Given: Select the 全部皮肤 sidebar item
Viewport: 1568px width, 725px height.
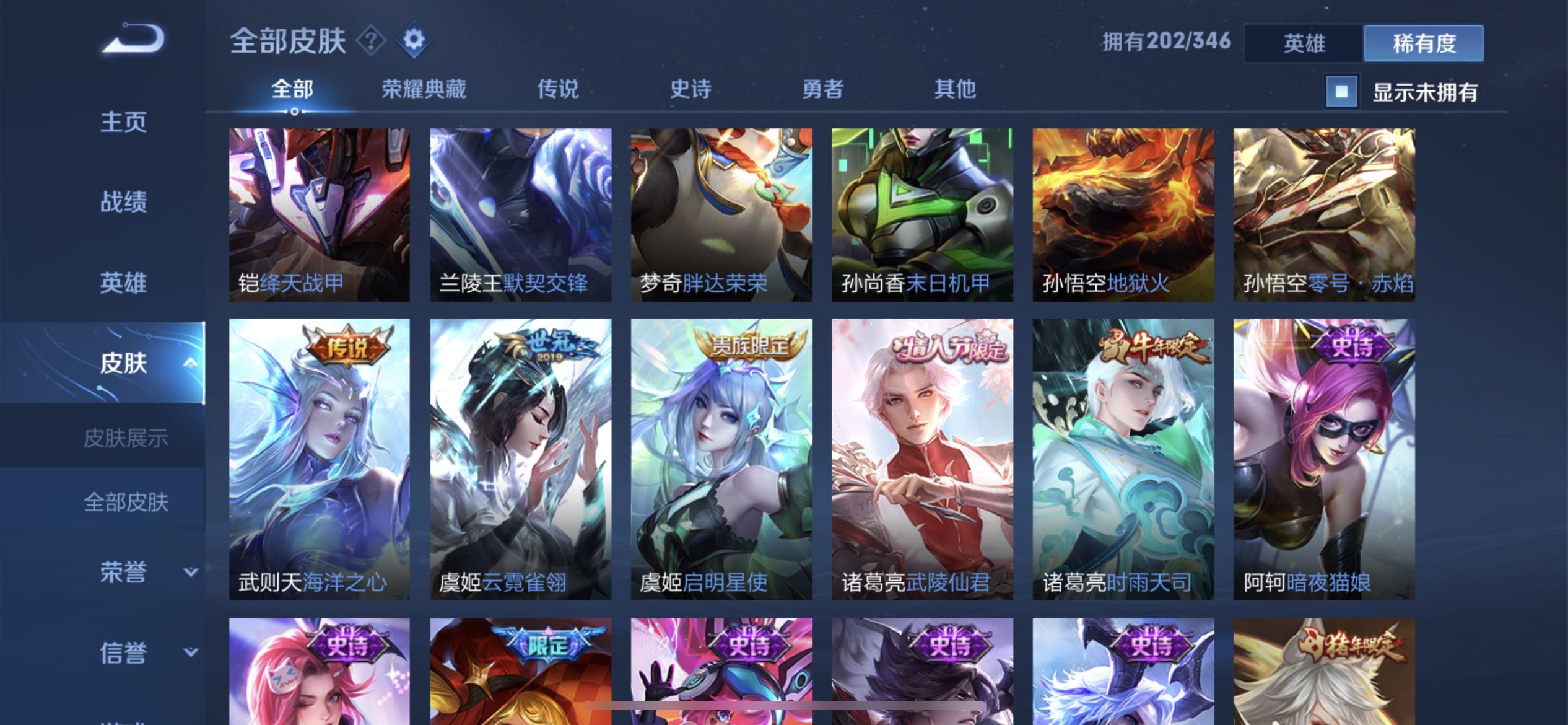Looking at the screenshot, I should pos(126,503).
